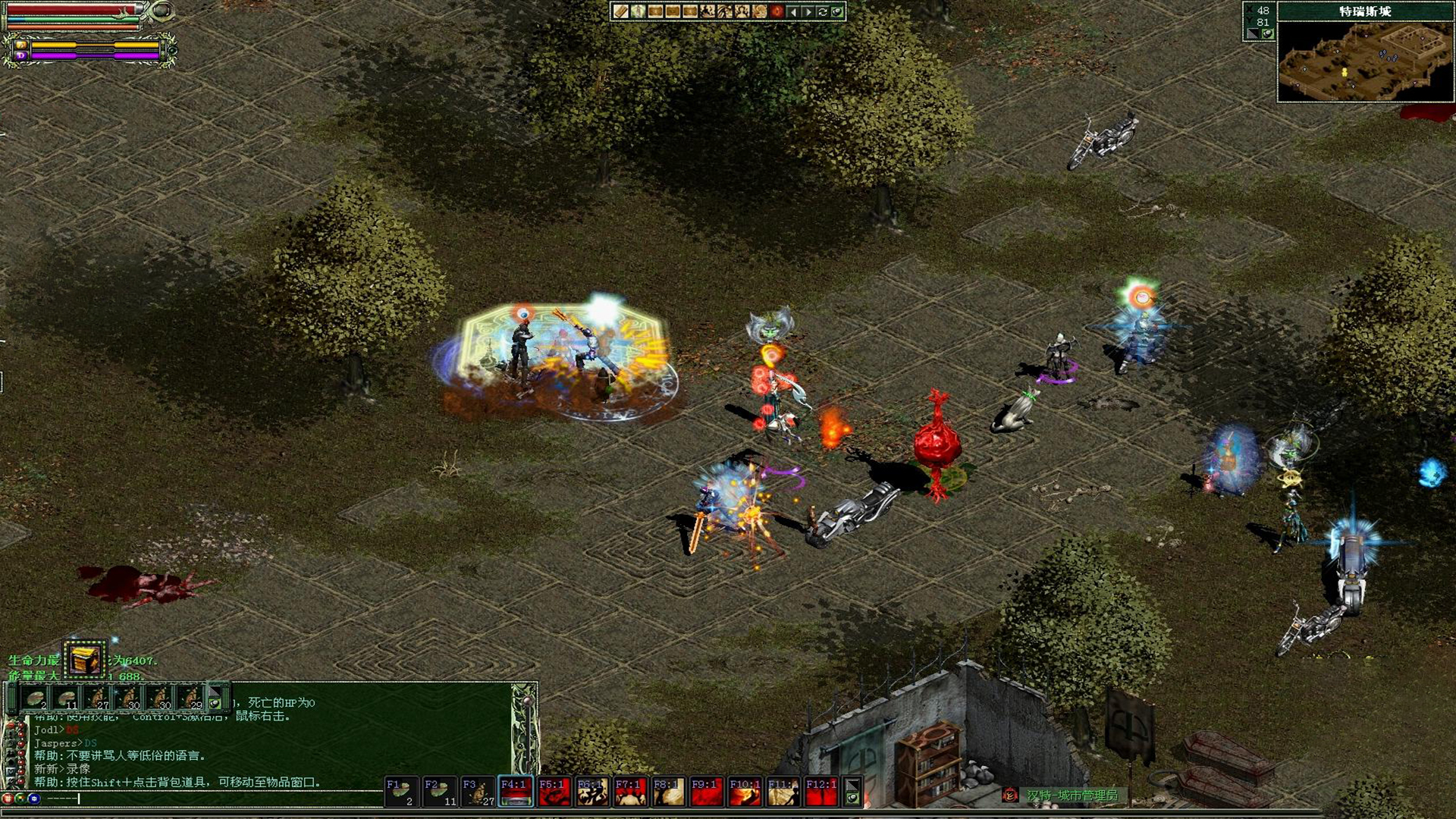The width and height of the screenshot is (1456, 819).
Task: Activate the F5 skill slot
Action: click(x=554, y=792)
